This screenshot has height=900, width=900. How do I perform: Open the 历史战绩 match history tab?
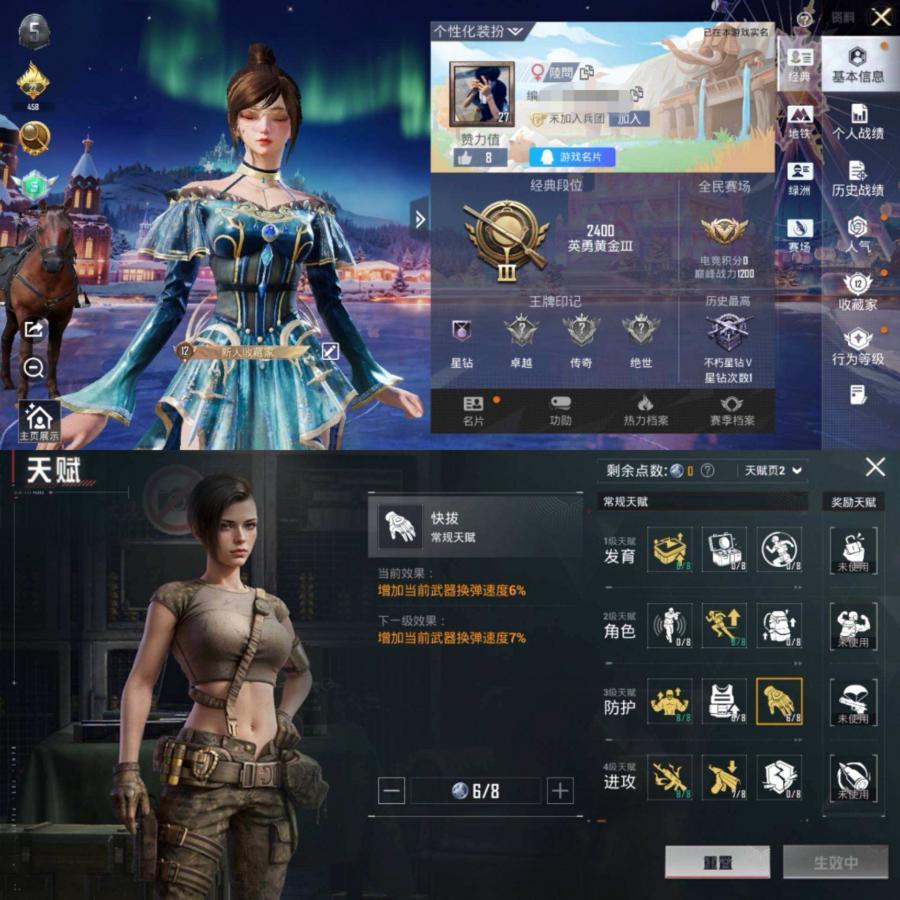(x=857, y=178)
